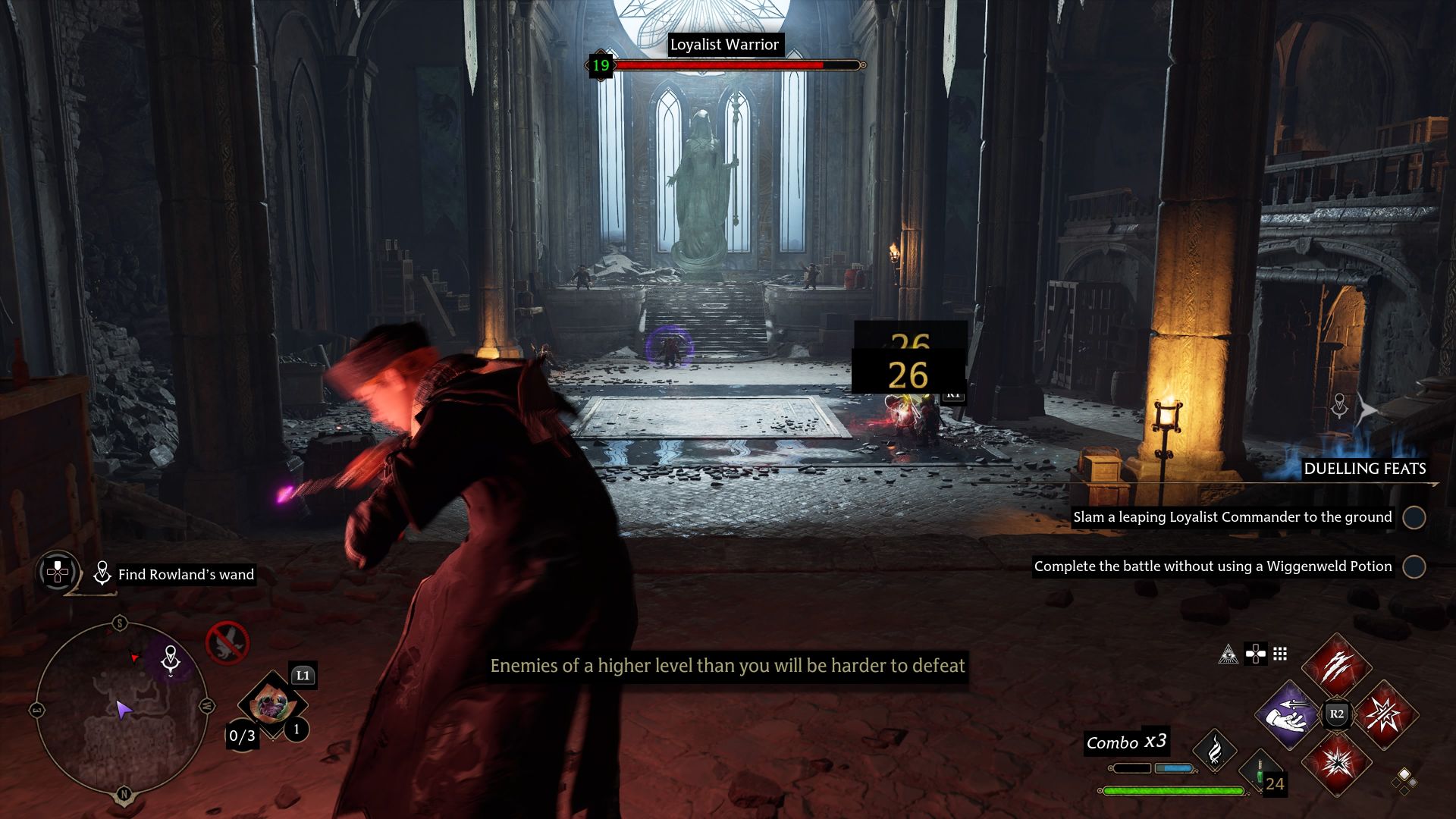Cast the Accio summoning hand spell
Viewport: 1456px width, 819px height.
point(1286,714)
